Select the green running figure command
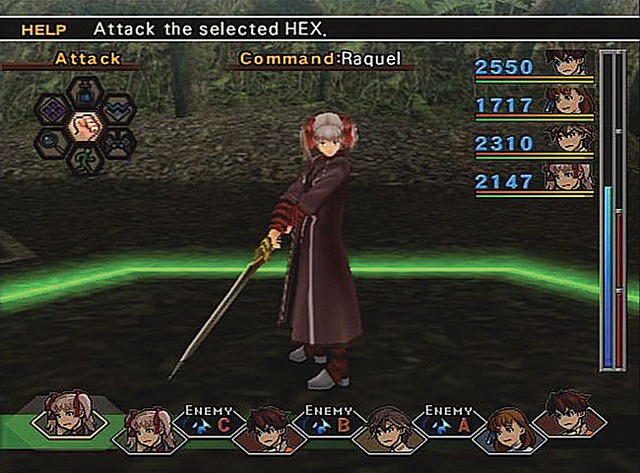The height and width of the screenshot is (473, 640). (x=85, y=158)
